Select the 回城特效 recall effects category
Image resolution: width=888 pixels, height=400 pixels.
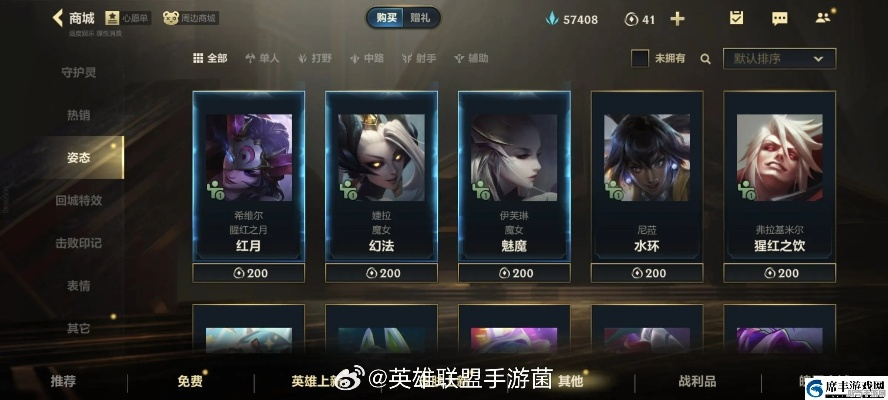pyautogui.click(x=78, y=200)
